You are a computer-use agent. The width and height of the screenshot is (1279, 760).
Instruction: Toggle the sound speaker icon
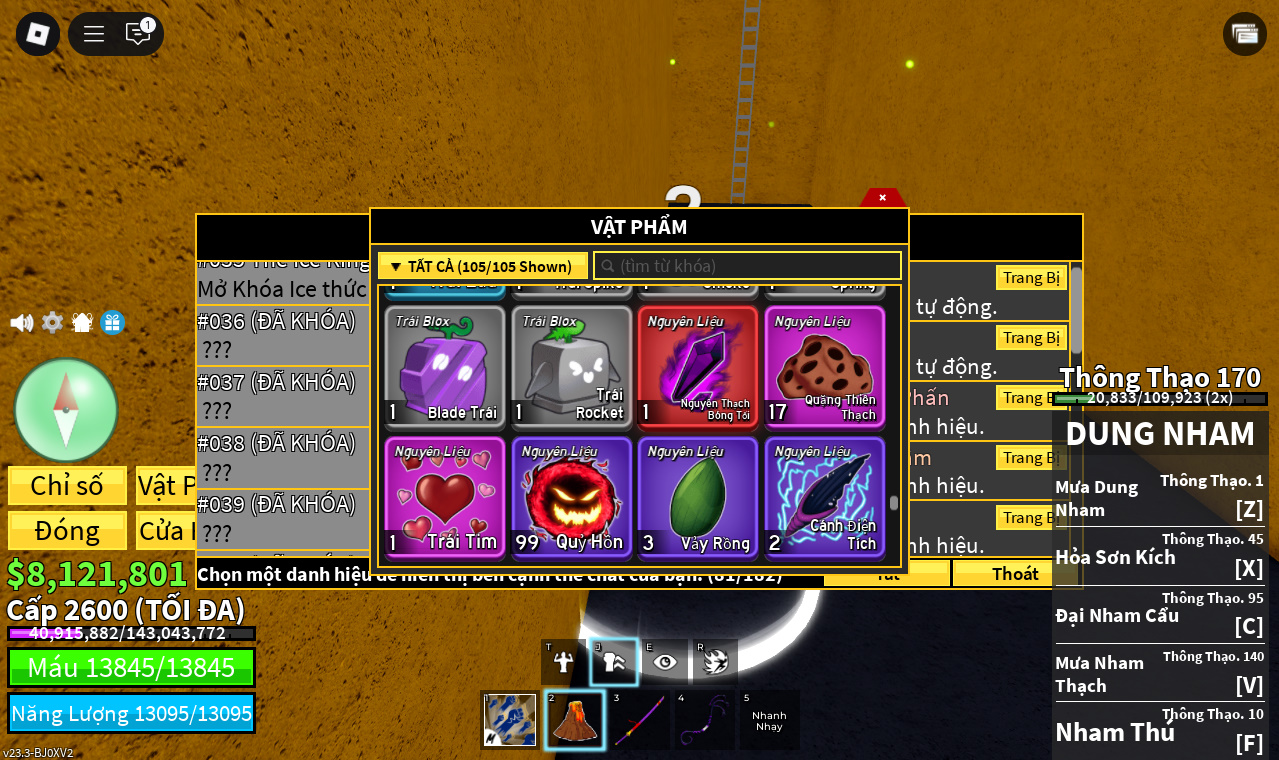click(x=21, y=323)
